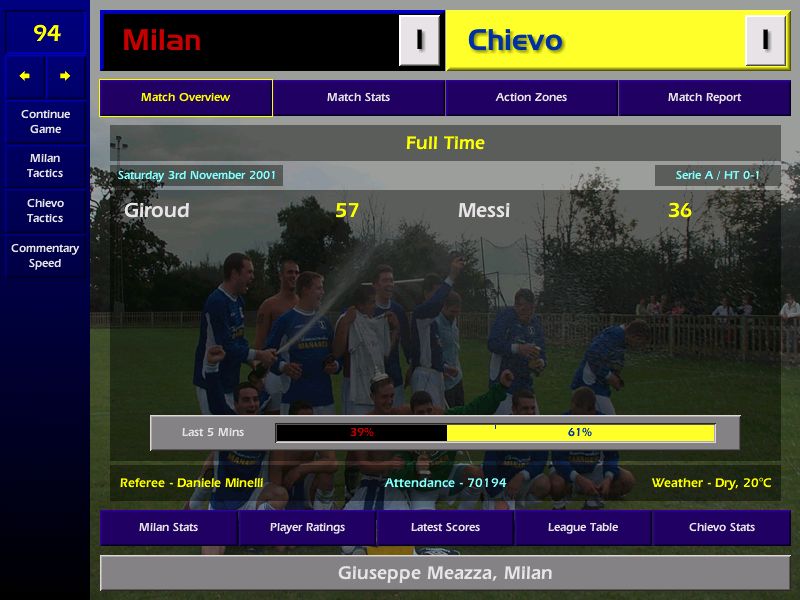Change the Commentary Speed
This screenshot has width=800, height=600.
45,255
